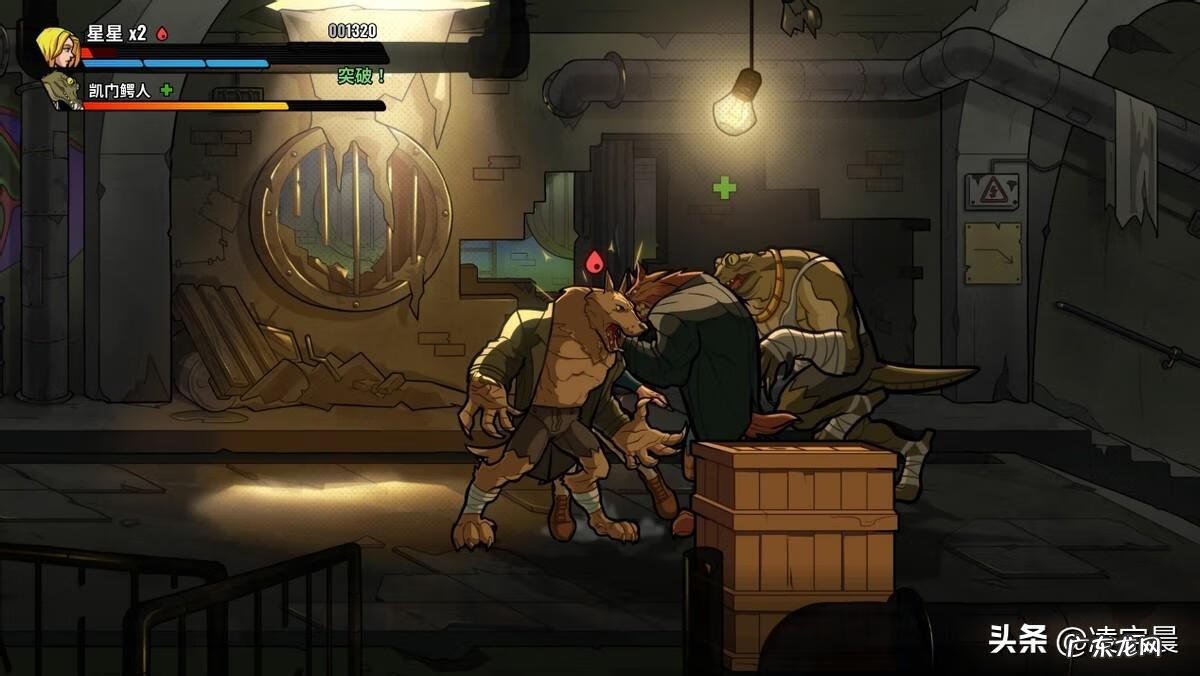The height and width of the screenshot is (676, 1200).
Task: Click the blonde player character portrait
Action: 56,47
